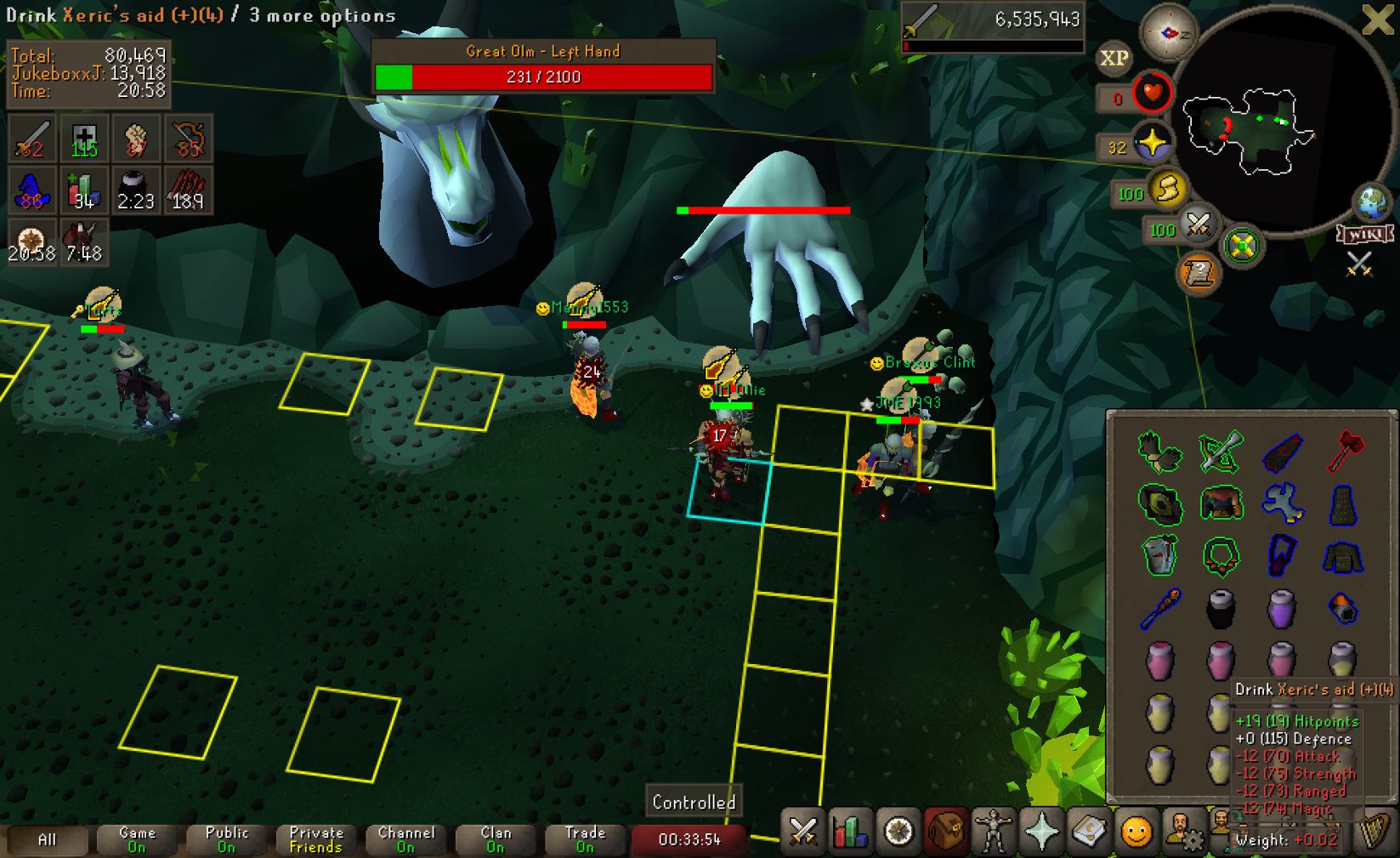Toggle run using the boot energy orb
1400x858 pixels.
(1168, 189)
